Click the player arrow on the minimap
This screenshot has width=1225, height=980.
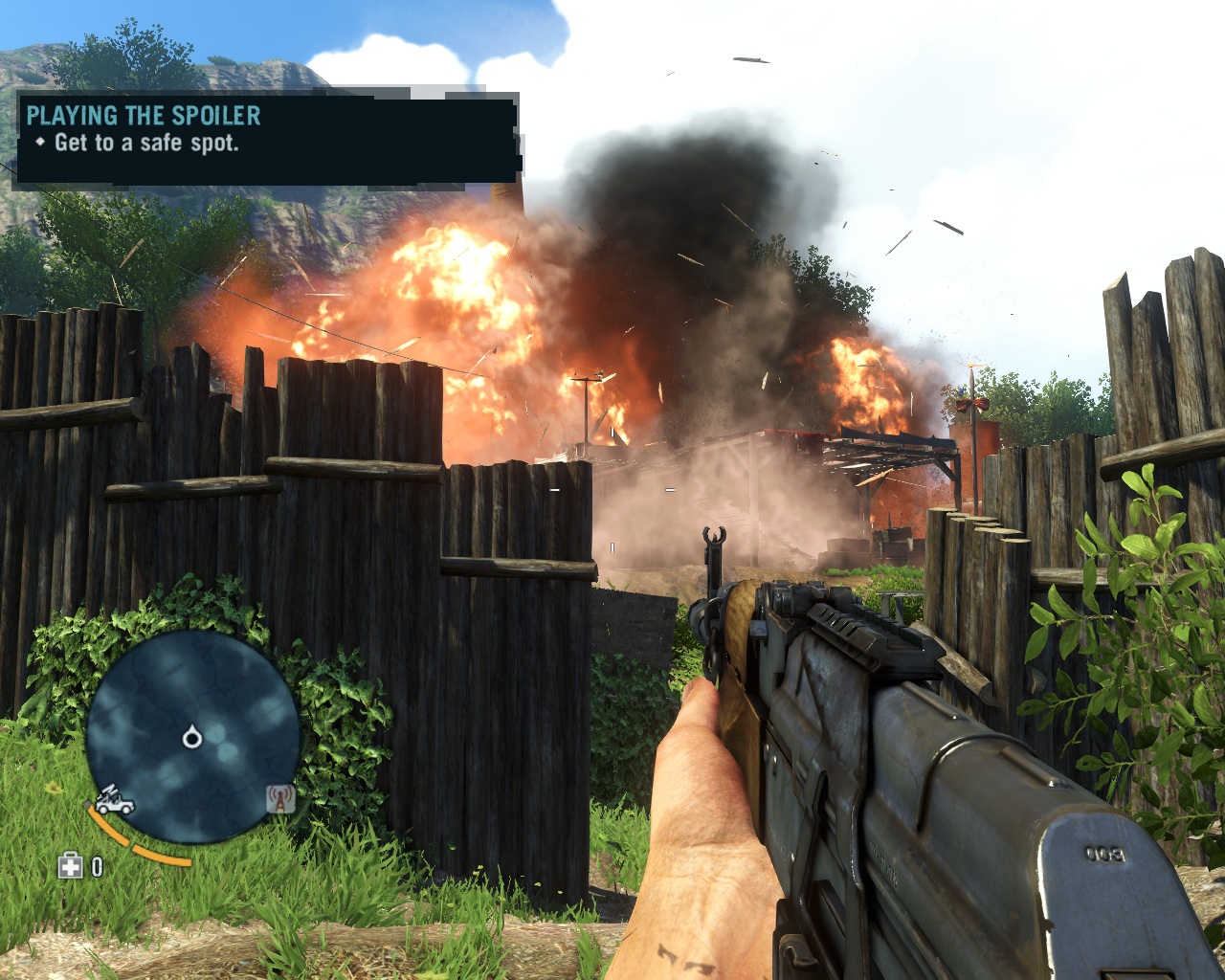click(x=191, y=737)
